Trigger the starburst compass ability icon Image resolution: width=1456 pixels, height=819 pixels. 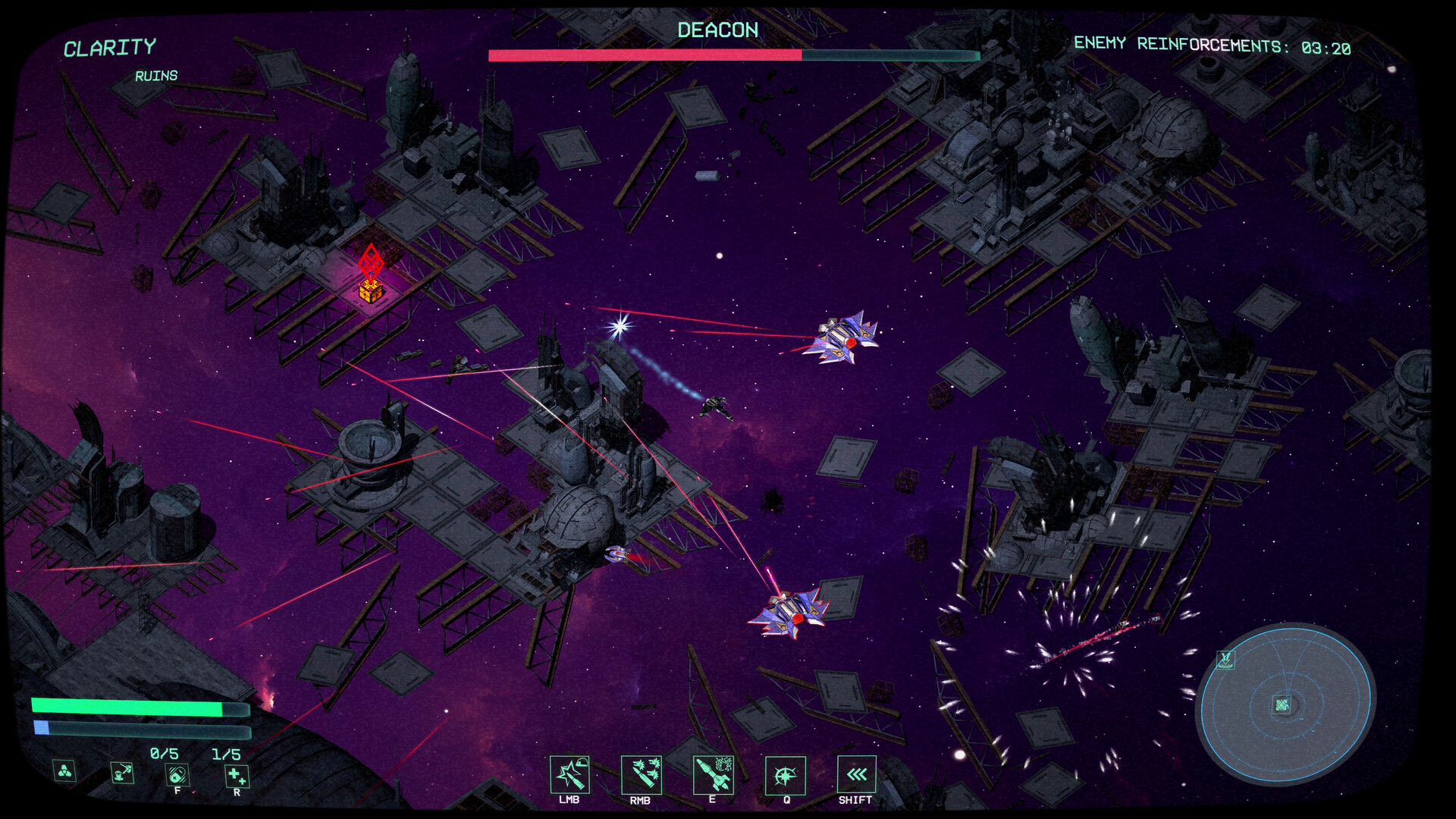point(785,775)
